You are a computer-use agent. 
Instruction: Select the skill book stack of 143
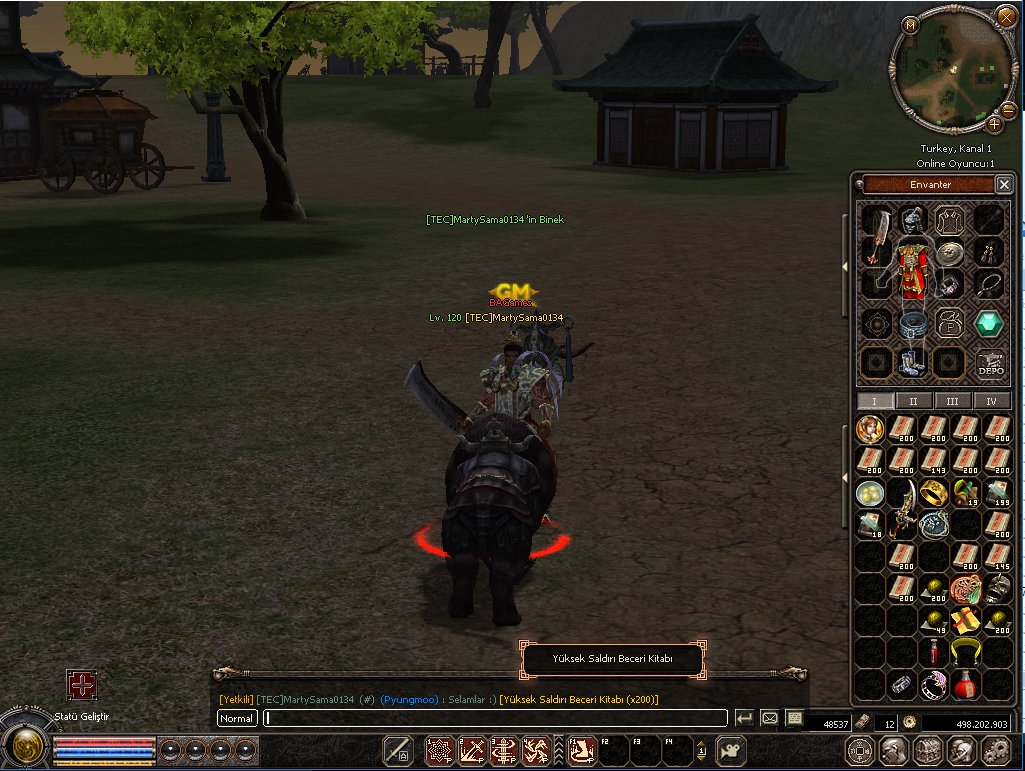pos(933,461)
